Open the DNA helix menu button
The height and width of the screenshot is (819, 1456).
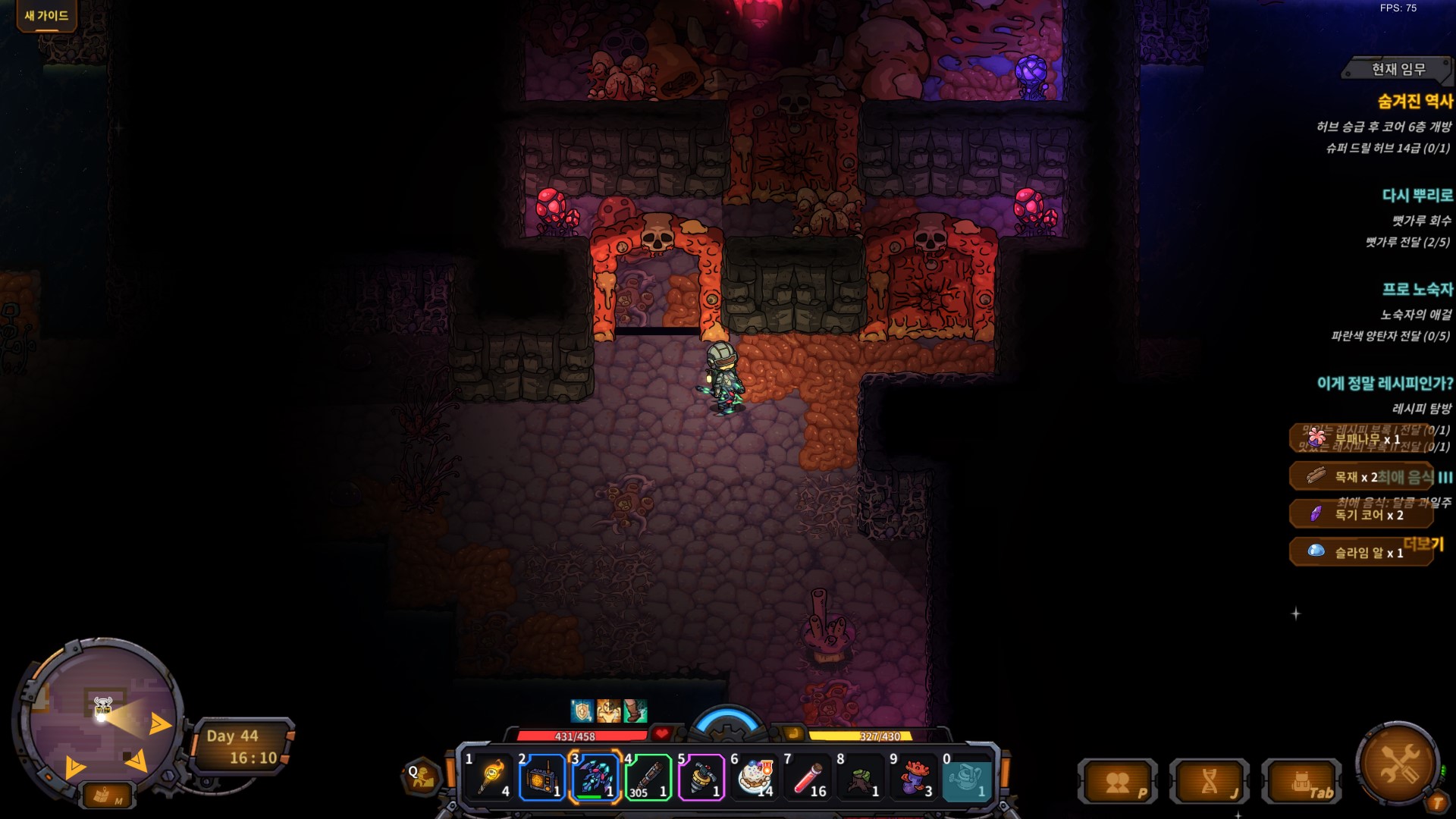1209,783
